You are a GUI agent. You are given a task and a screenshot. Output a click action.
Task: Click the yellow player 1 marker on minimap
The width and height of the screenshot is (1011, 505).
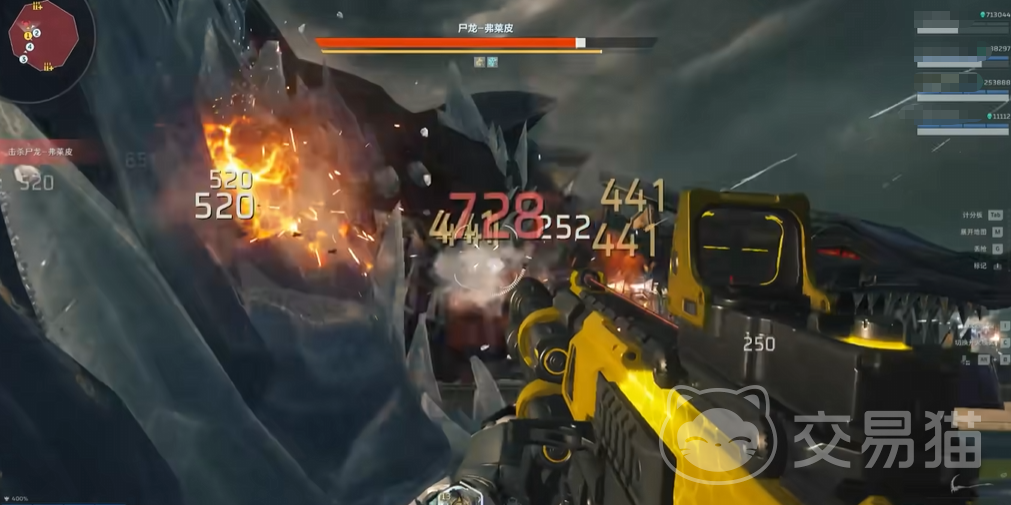tap(27, 35)
